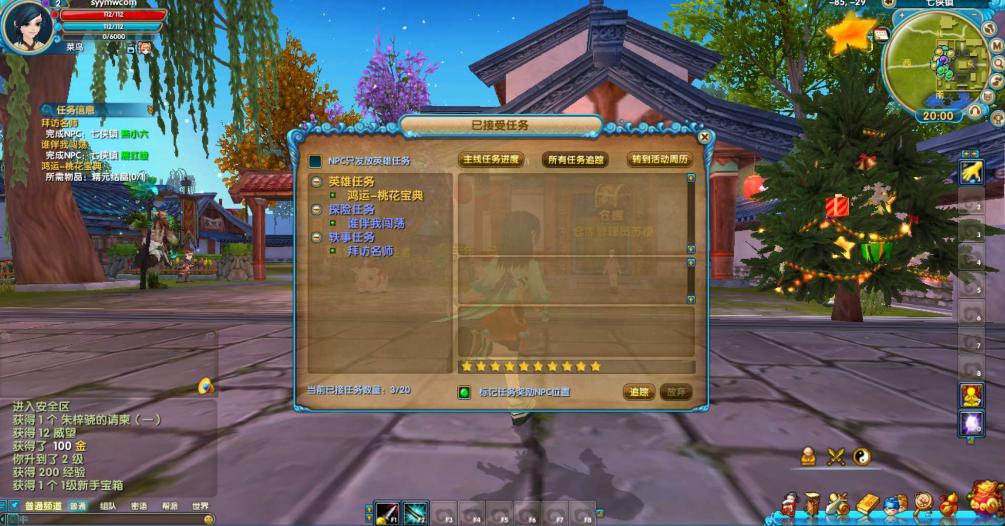Collapse the 英雄任务 quest category
The height and width of the screenshot is (526, 1005).
click(x=315, y=182)
